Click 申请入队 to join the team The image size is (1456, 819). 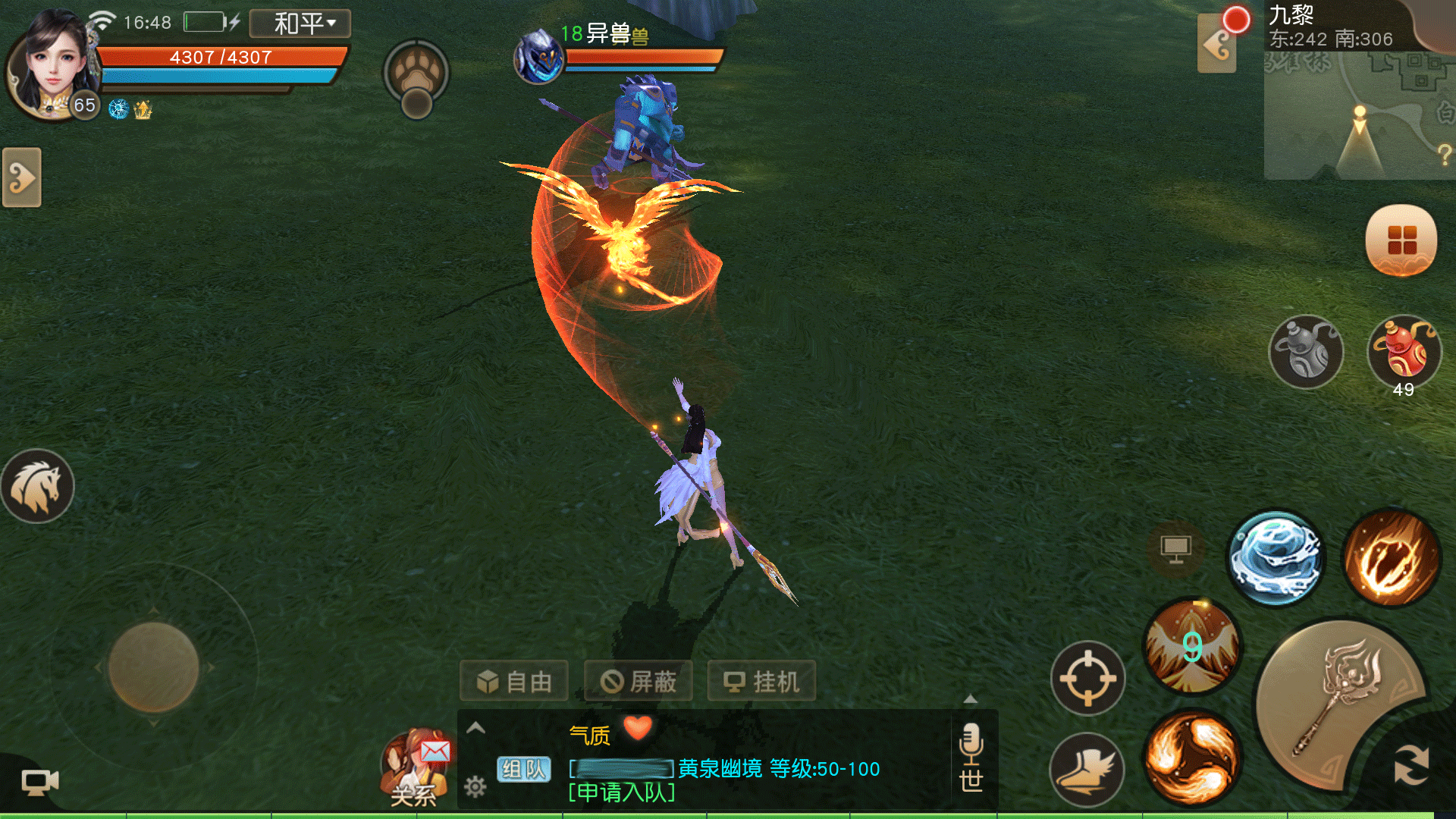[622, 793]
